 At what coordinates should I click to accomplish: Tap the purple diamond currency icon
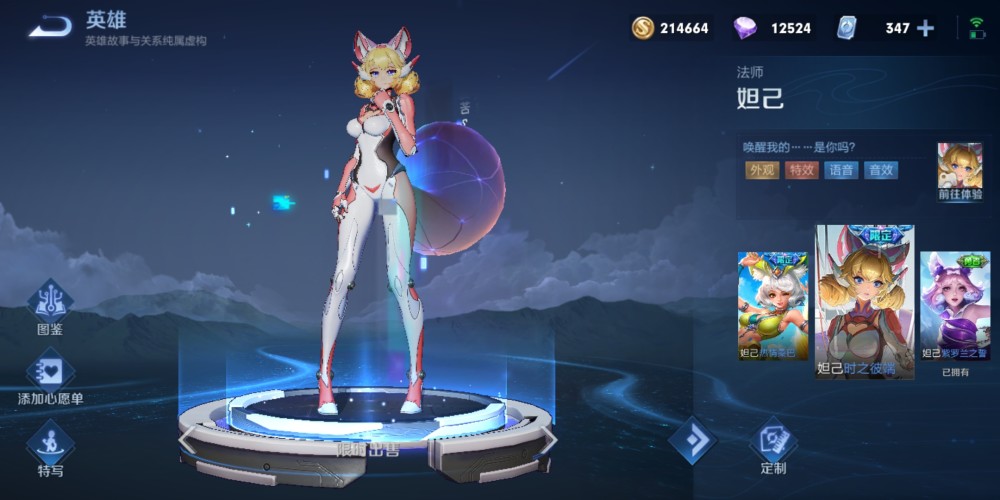(745, 28)
